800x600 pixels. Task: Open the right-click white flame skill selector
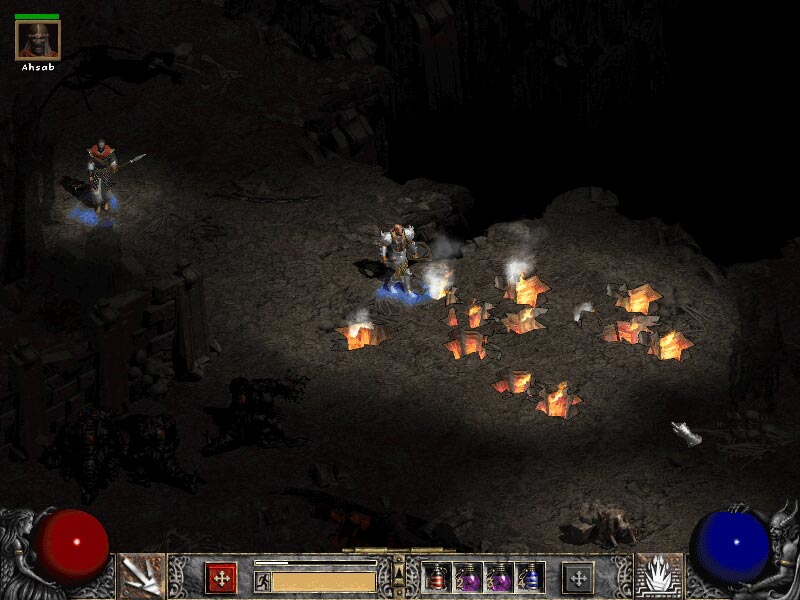pos(658,577)
